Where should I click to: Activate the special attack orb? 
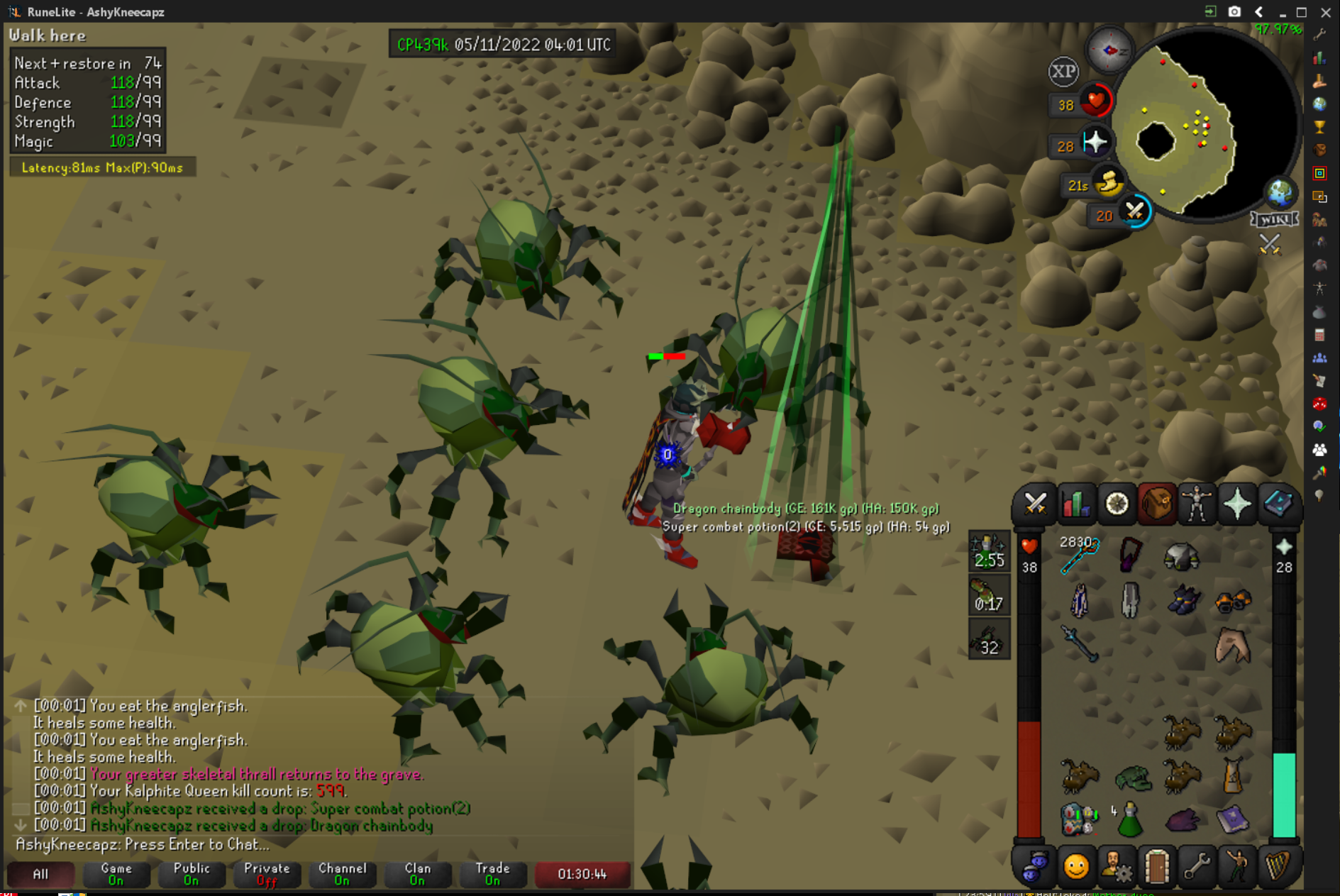[1134, 211]
